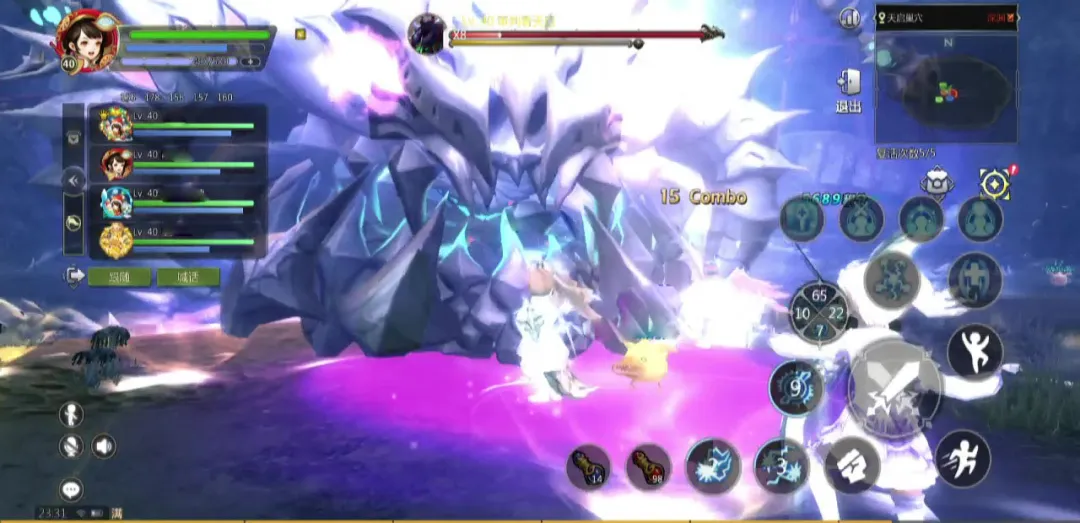Viewport: 1080px width, 523px height.
Task: Click the 退出 exit dungeon button
Action: click(x=848, y=90)
